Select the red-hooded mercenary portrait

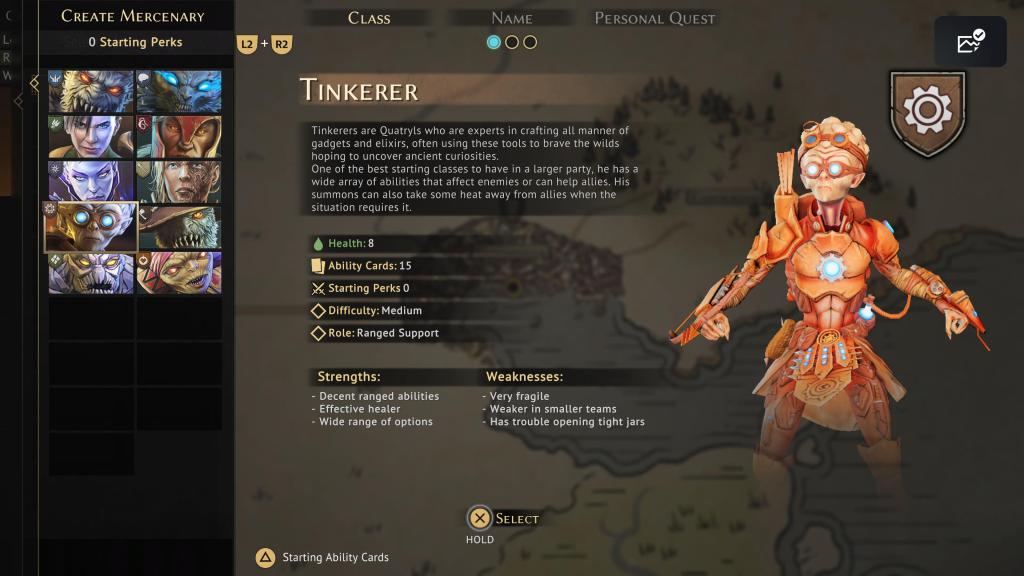tap(179, 137)
